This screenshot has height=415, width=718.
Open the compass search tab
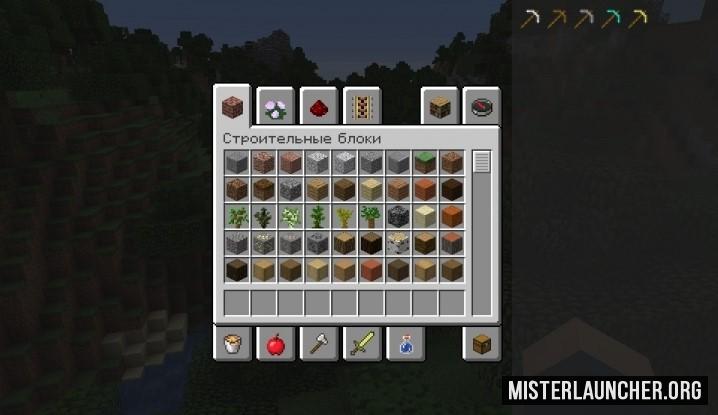(482, 106)
